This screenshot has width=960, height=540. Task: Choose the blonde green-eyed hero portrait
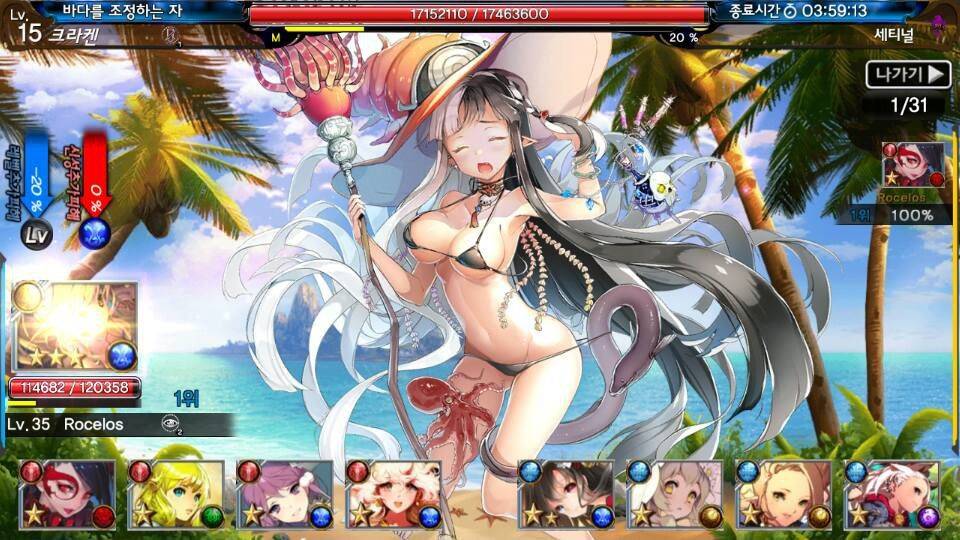[176, 495]
